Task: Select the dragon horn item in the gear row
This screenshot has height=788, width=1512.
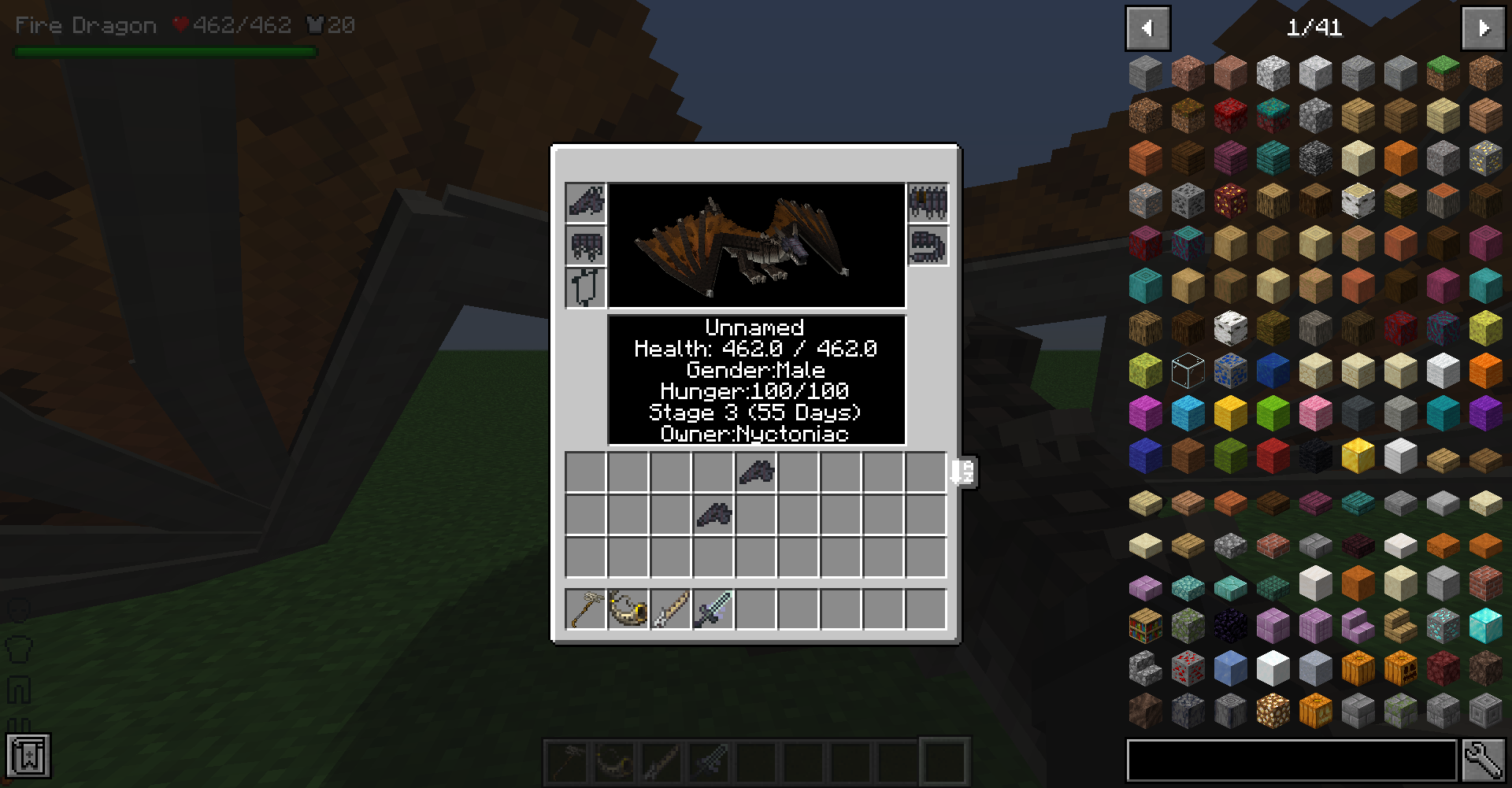Action: pos(628,606)
